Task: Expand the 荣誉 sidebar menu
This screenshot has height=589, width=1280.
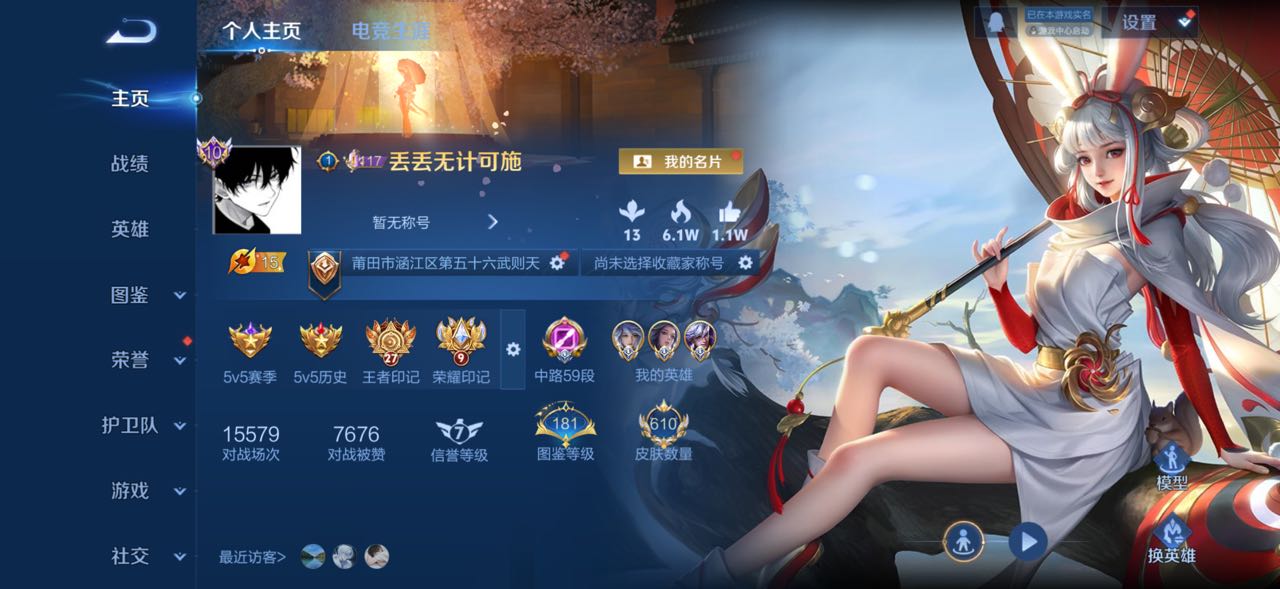Action: click(145, 360)
